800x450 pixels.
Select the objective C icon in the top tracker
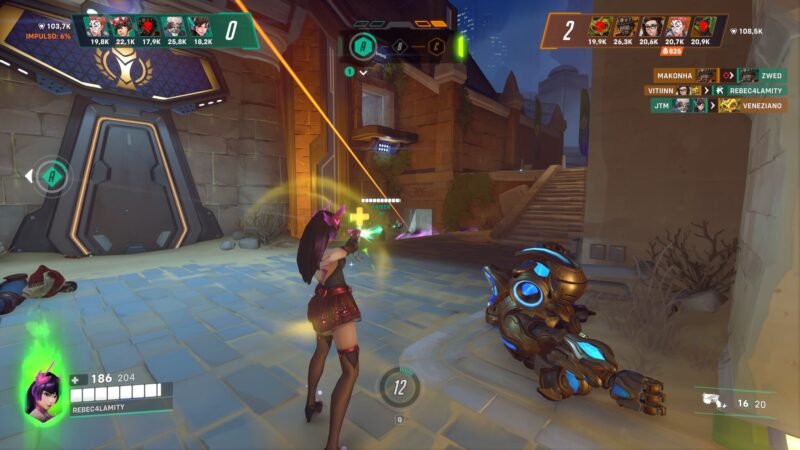point(436,46)
